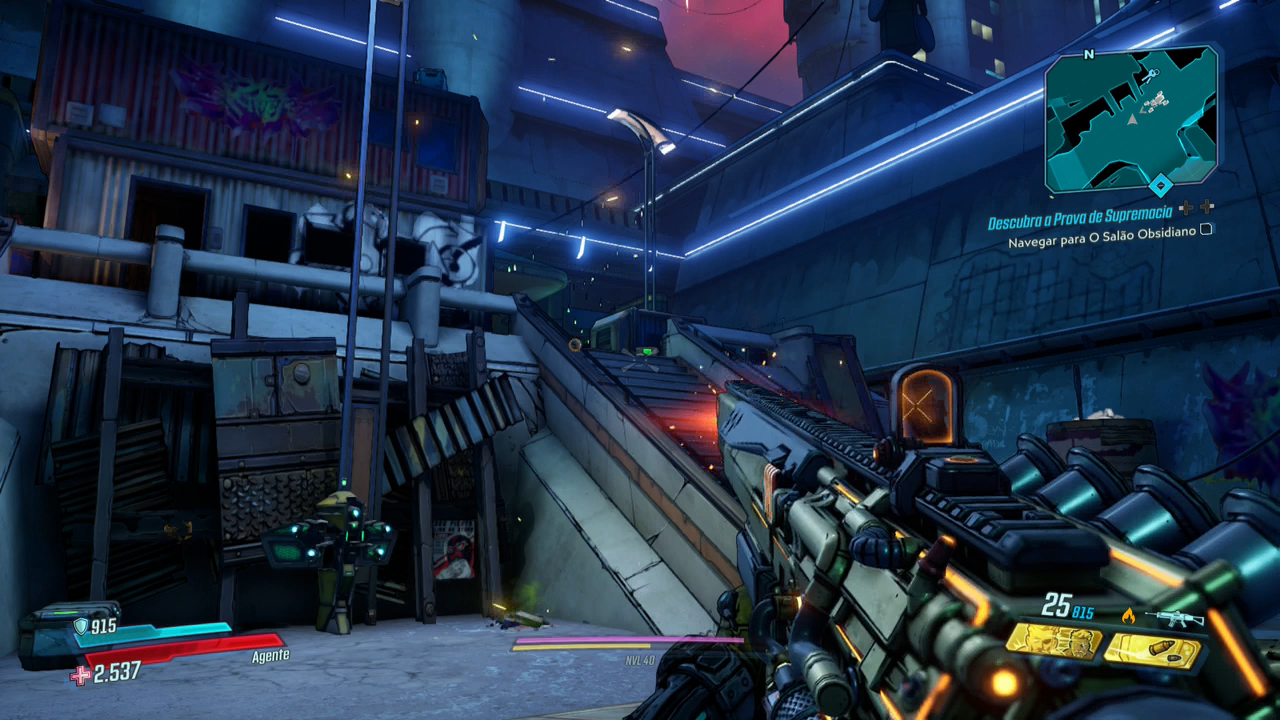Activate the yellow action skill portrait panel

coord(1052,641)
